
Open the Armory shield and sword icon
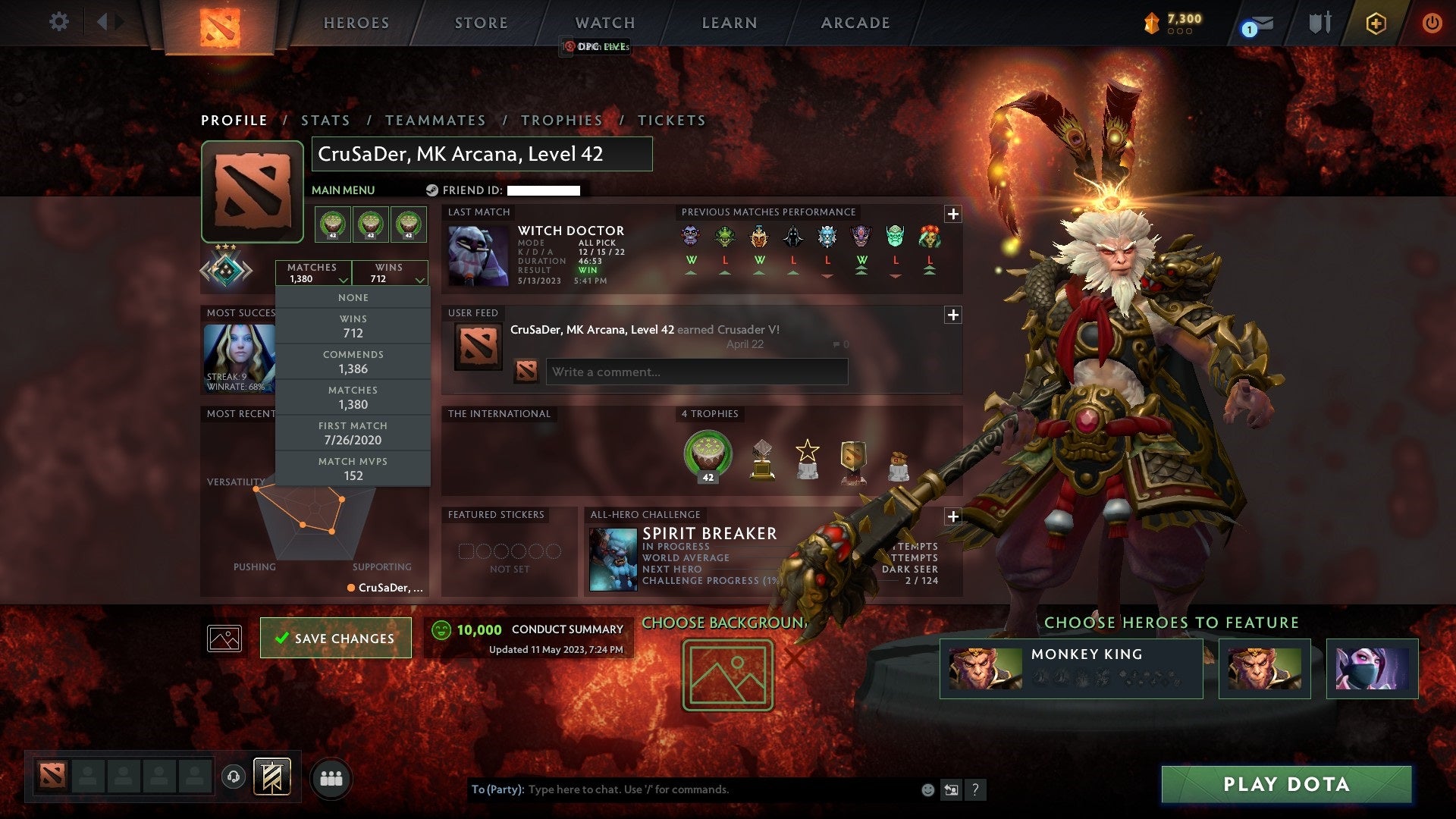tap(1319, 23)
